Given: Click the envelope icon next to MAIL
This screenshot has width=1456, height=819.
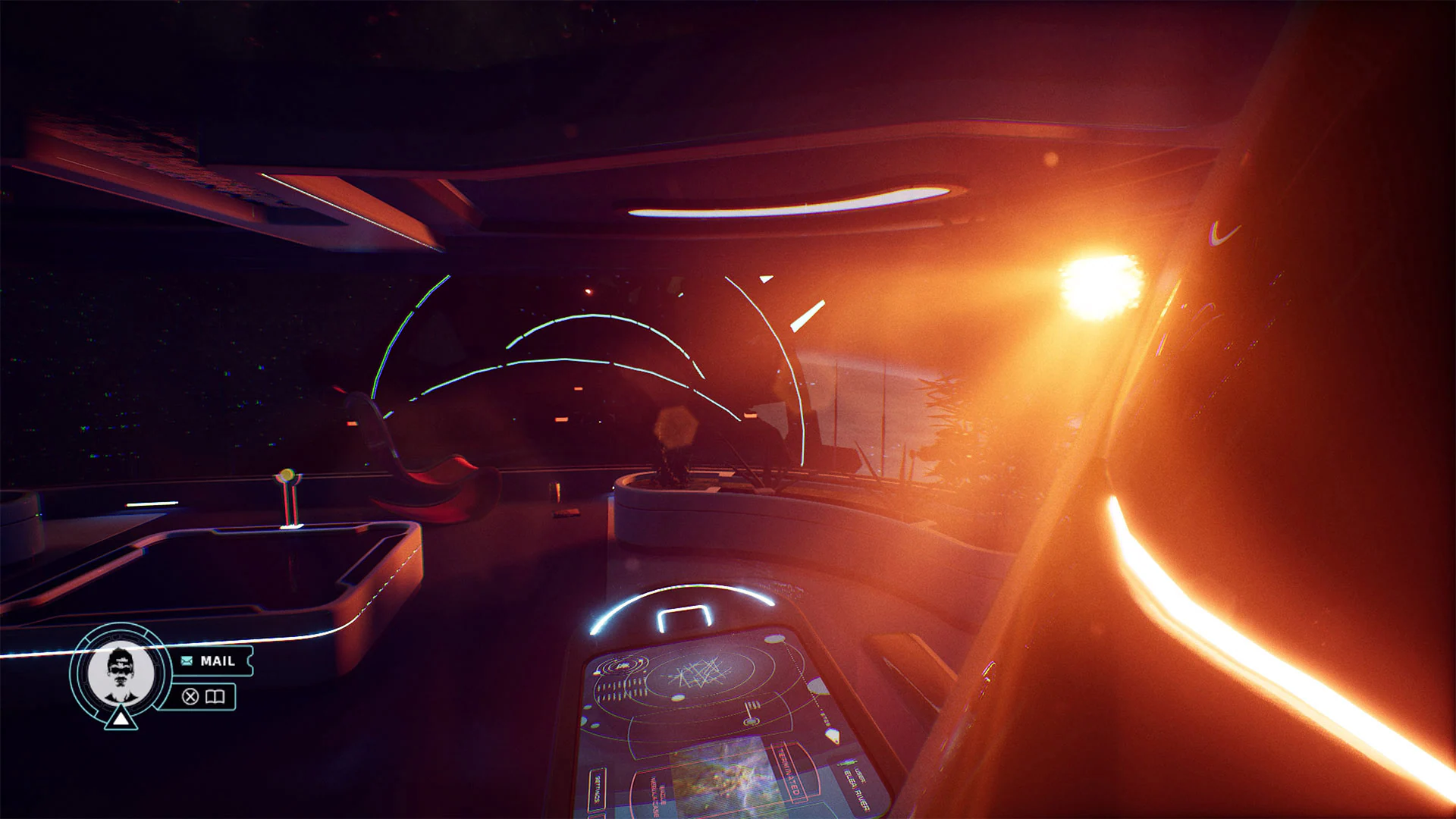Looking at the screenshot, I should coord(186,661).
